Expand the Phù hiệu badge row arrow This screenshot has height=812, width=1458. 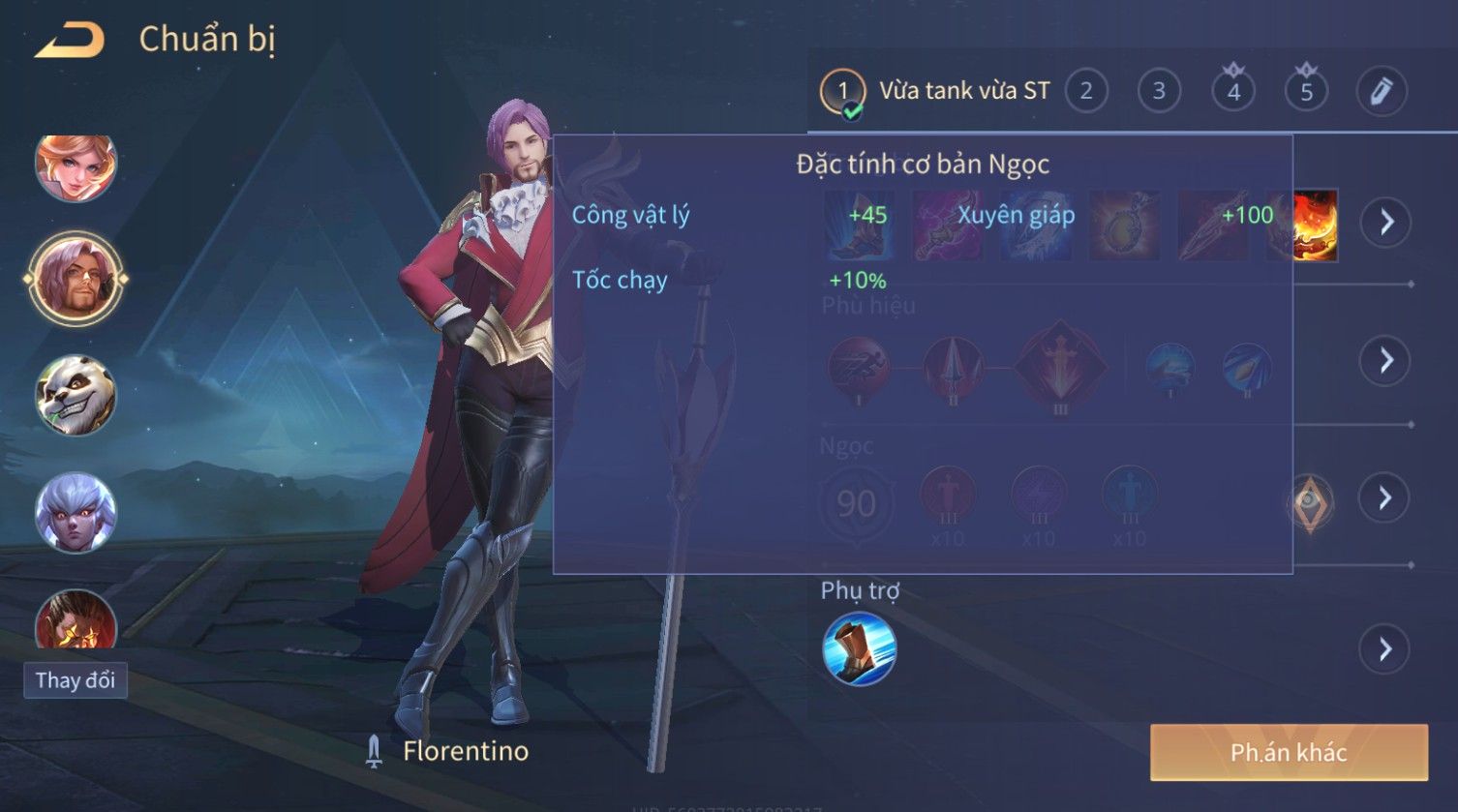1385,360
